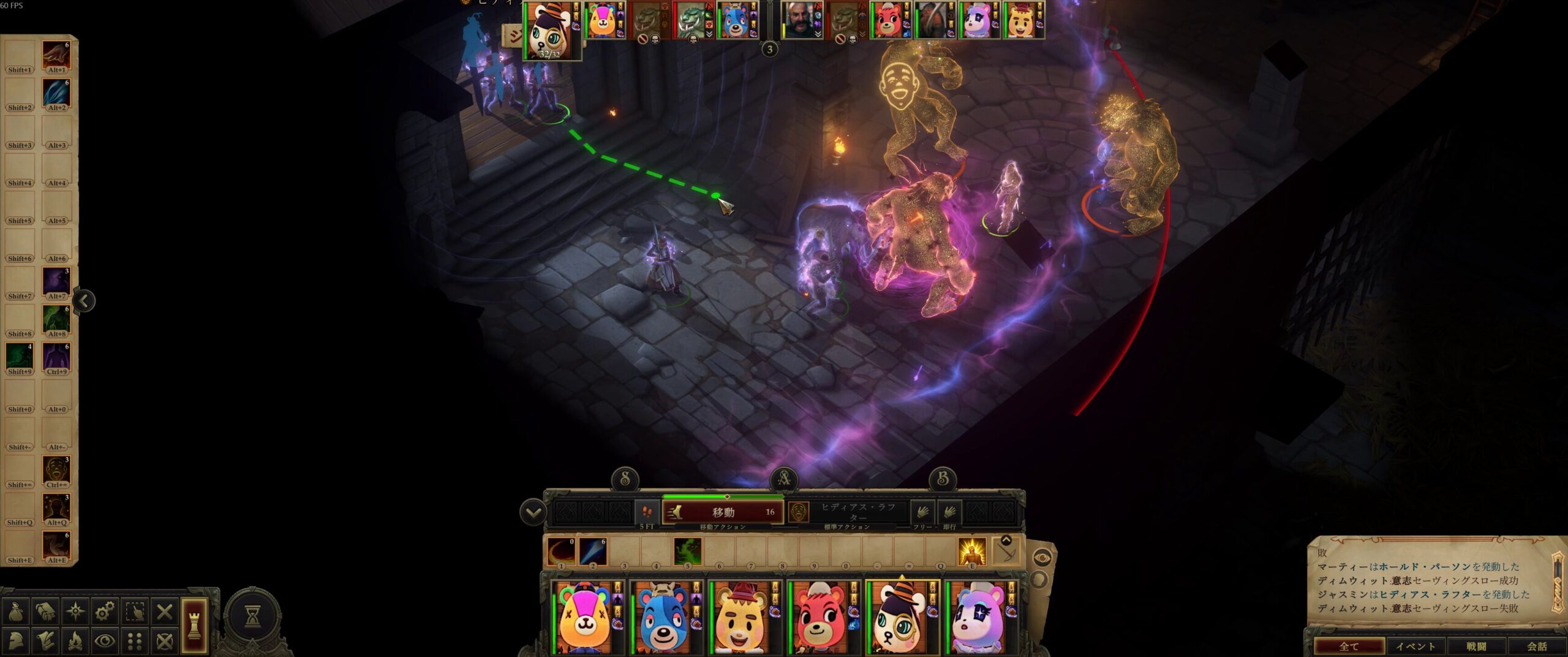The height and width of the screenshot is (657, 1568).
Task: Select the 全て log tab
Action: point(1349,646)
